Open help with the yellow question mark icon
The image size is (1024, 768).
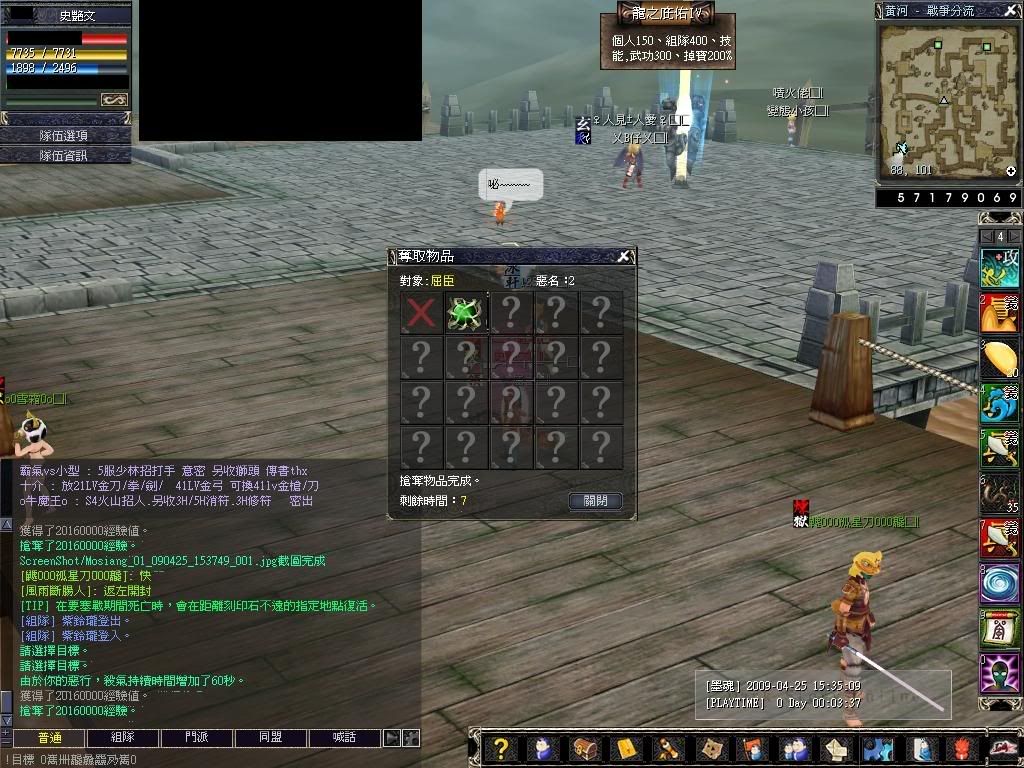502,748
